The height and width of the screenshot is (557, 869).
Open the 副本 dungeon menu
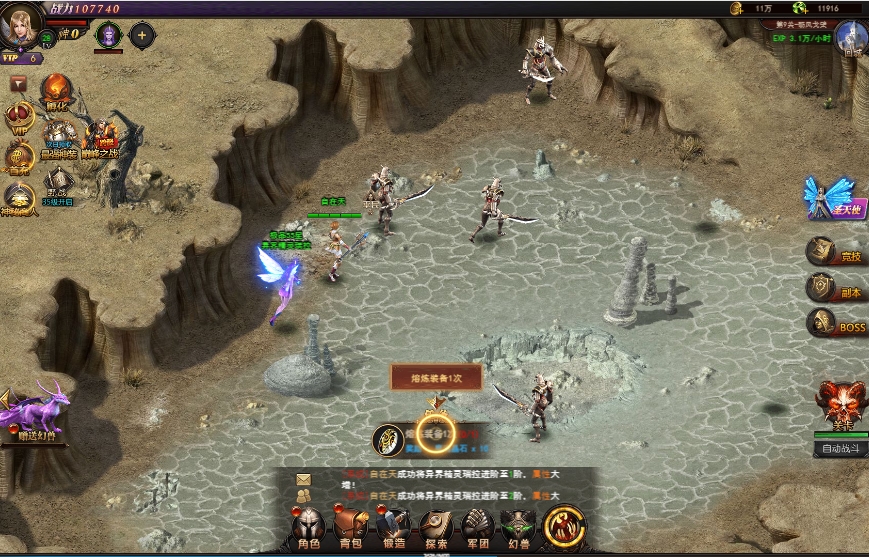pos(835,288)
